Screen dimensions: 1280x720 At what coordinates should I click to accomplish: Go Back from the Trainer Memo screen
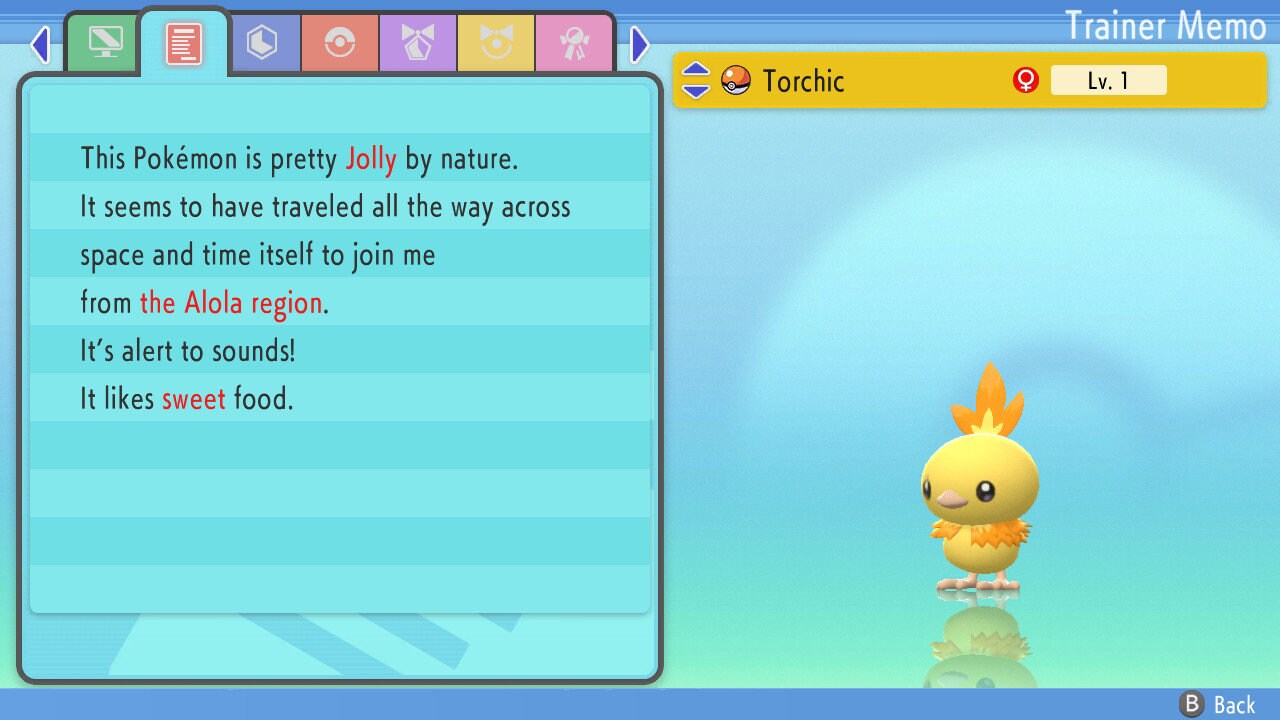point(1219,704)
